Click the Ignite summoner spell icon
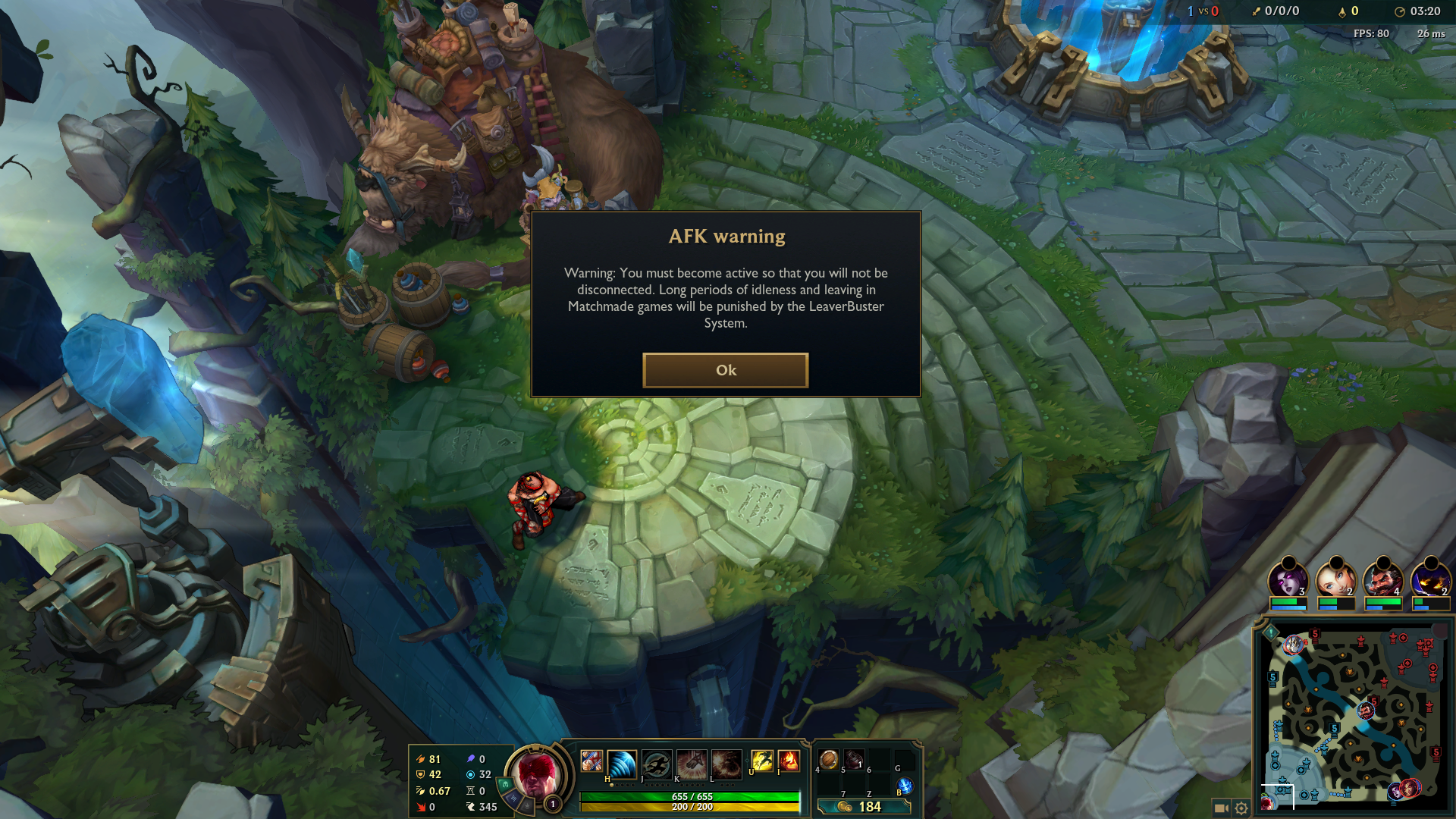Image resolution: width=1456 pixels, height=819 pixels. point(789,761)
